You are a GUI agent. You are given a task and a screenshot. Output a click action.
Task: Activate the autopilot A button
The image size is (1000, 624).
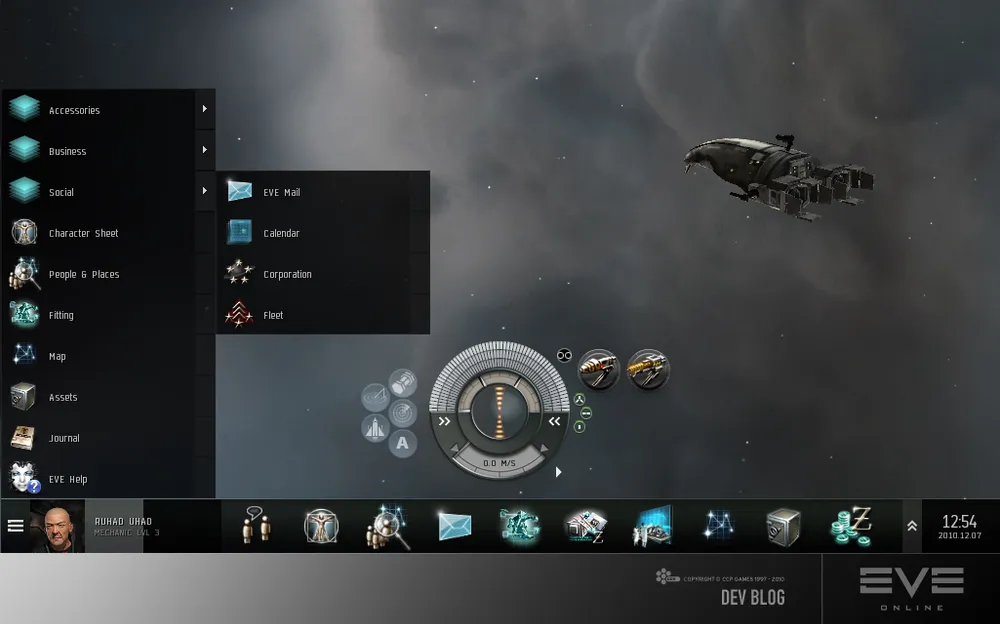click(402, 443)
